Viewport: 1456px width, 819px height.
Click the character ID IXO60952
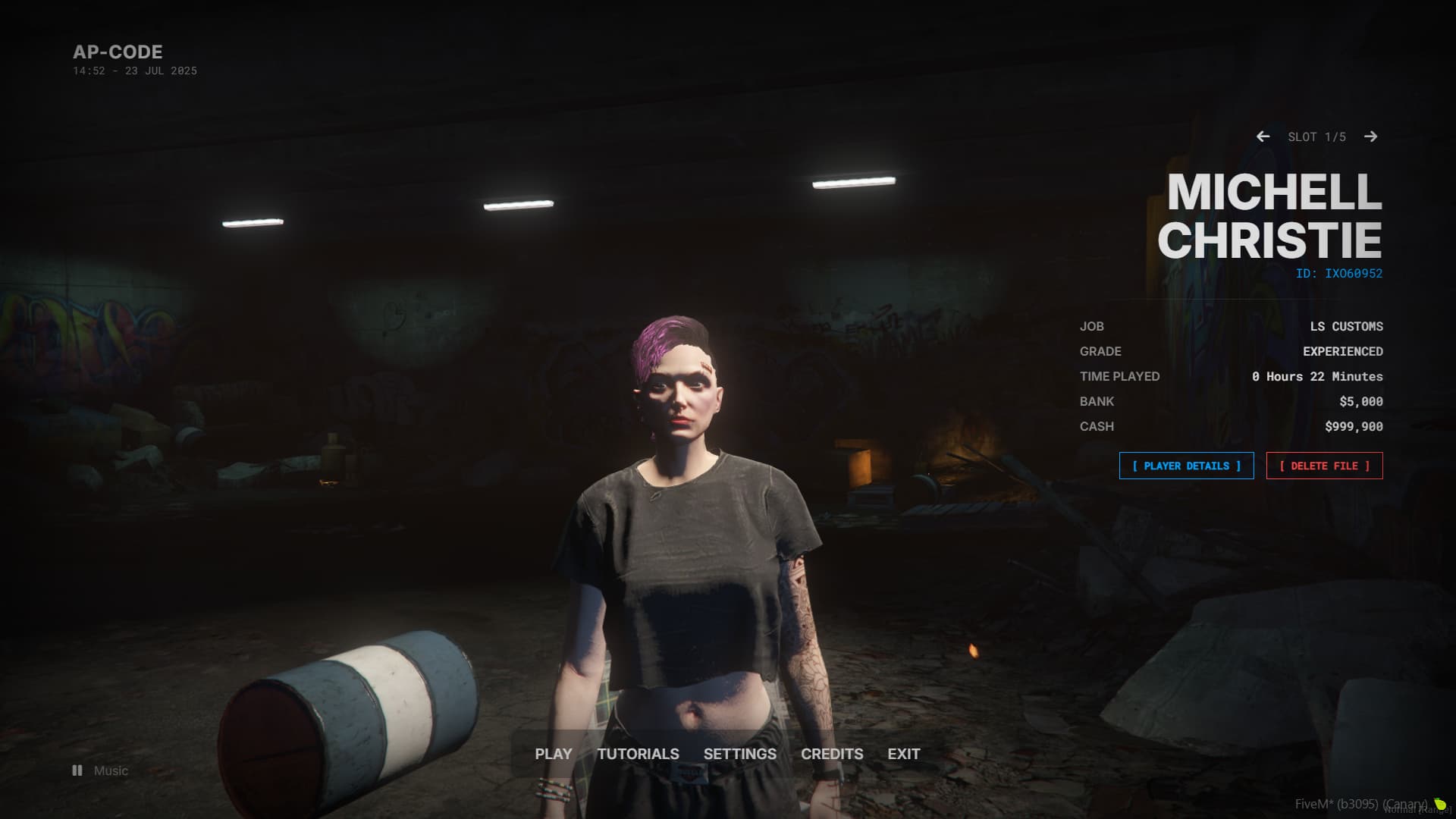click(x=1338, y=274)
